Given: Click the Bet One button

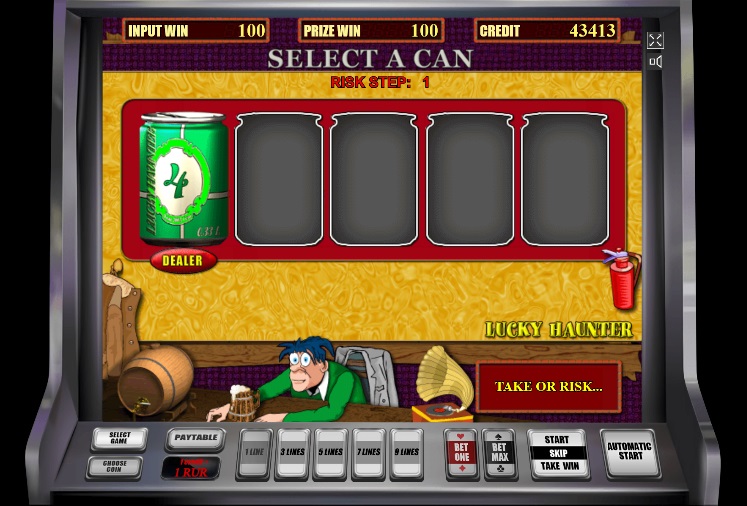Looking at the screenshot, I should pyautogui.click(x=461, y=453).
